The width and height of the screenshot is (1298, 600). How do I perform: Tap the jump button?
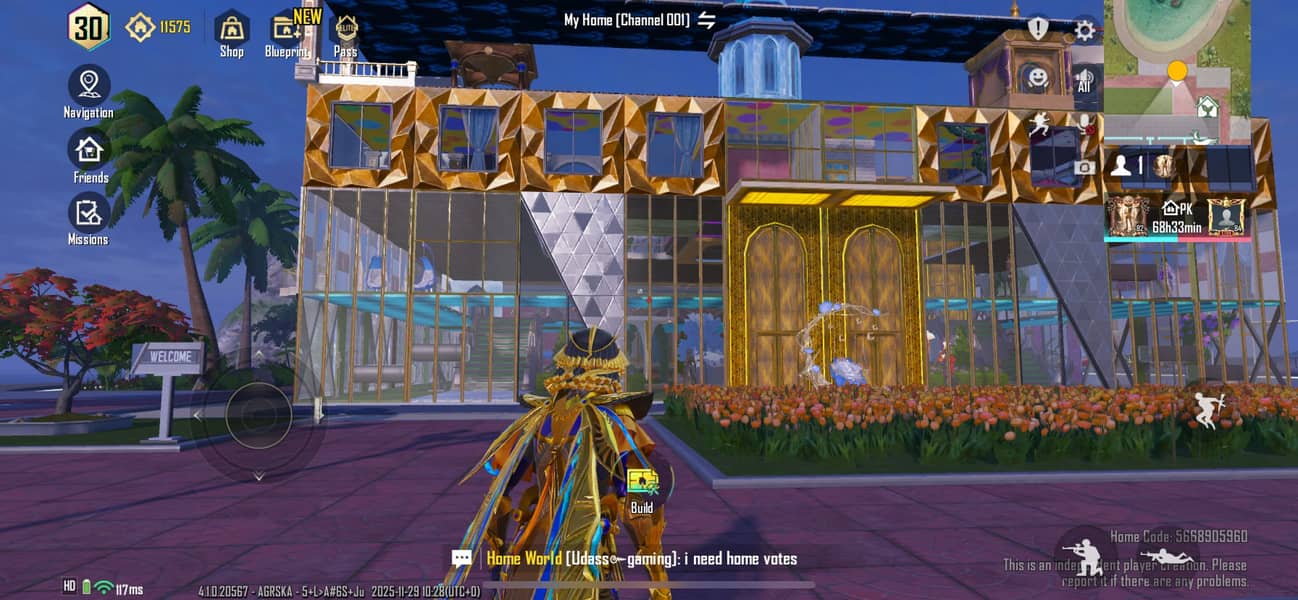pyautogui.click(x=1208, y=409)
